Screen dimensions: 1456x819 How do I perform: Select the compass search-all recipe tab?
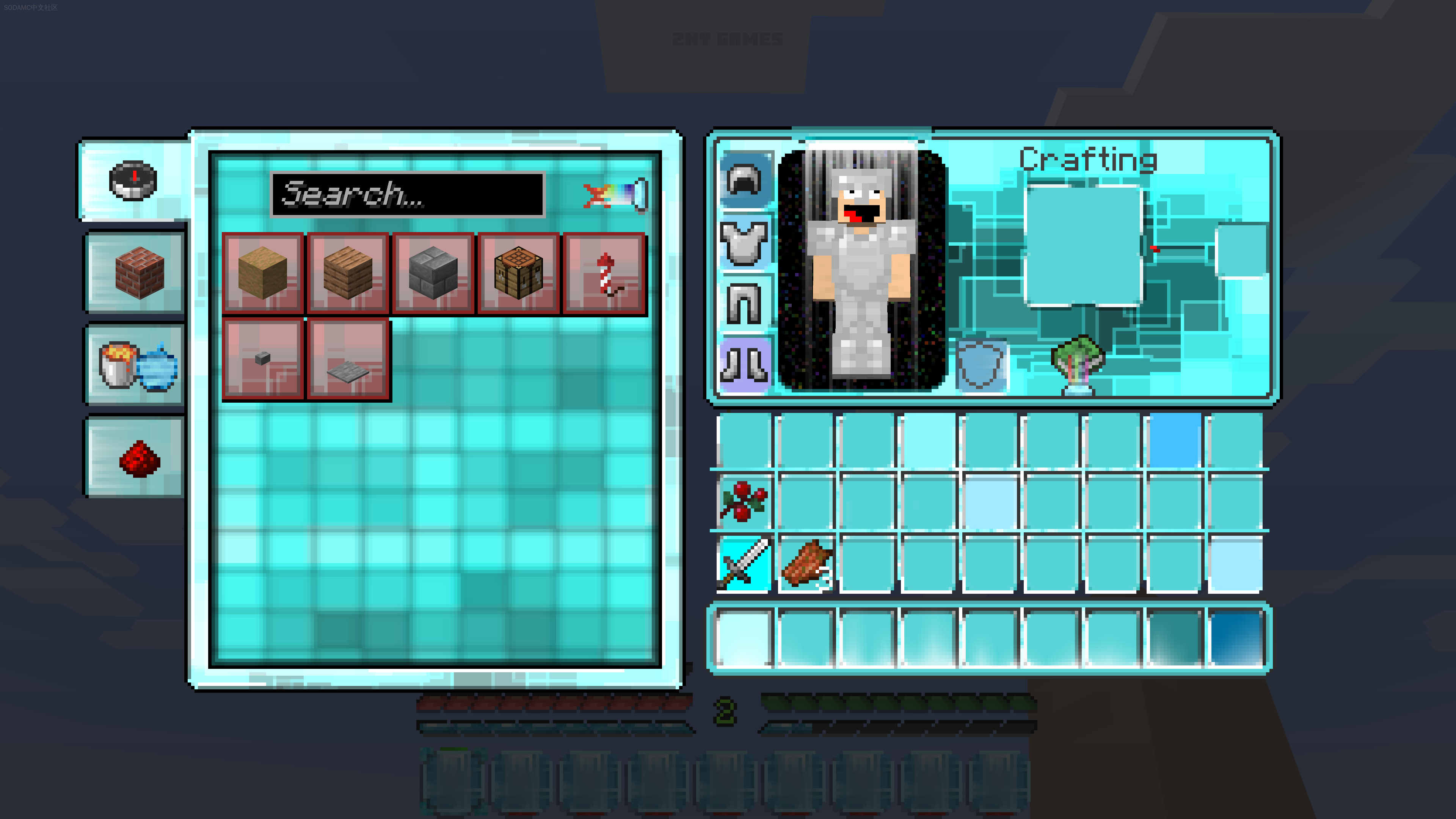coord(133,180)
